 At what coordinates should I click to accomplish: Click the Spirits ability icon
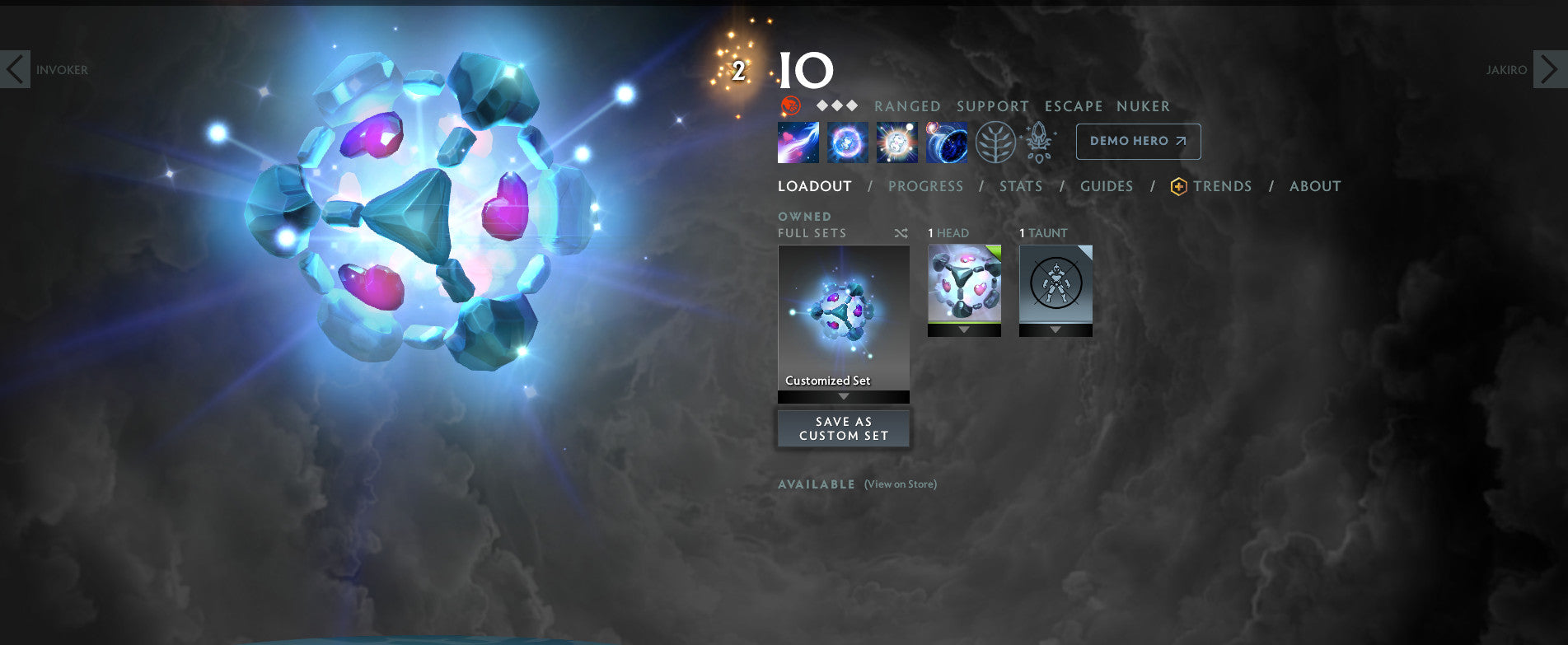pos(847,142)
